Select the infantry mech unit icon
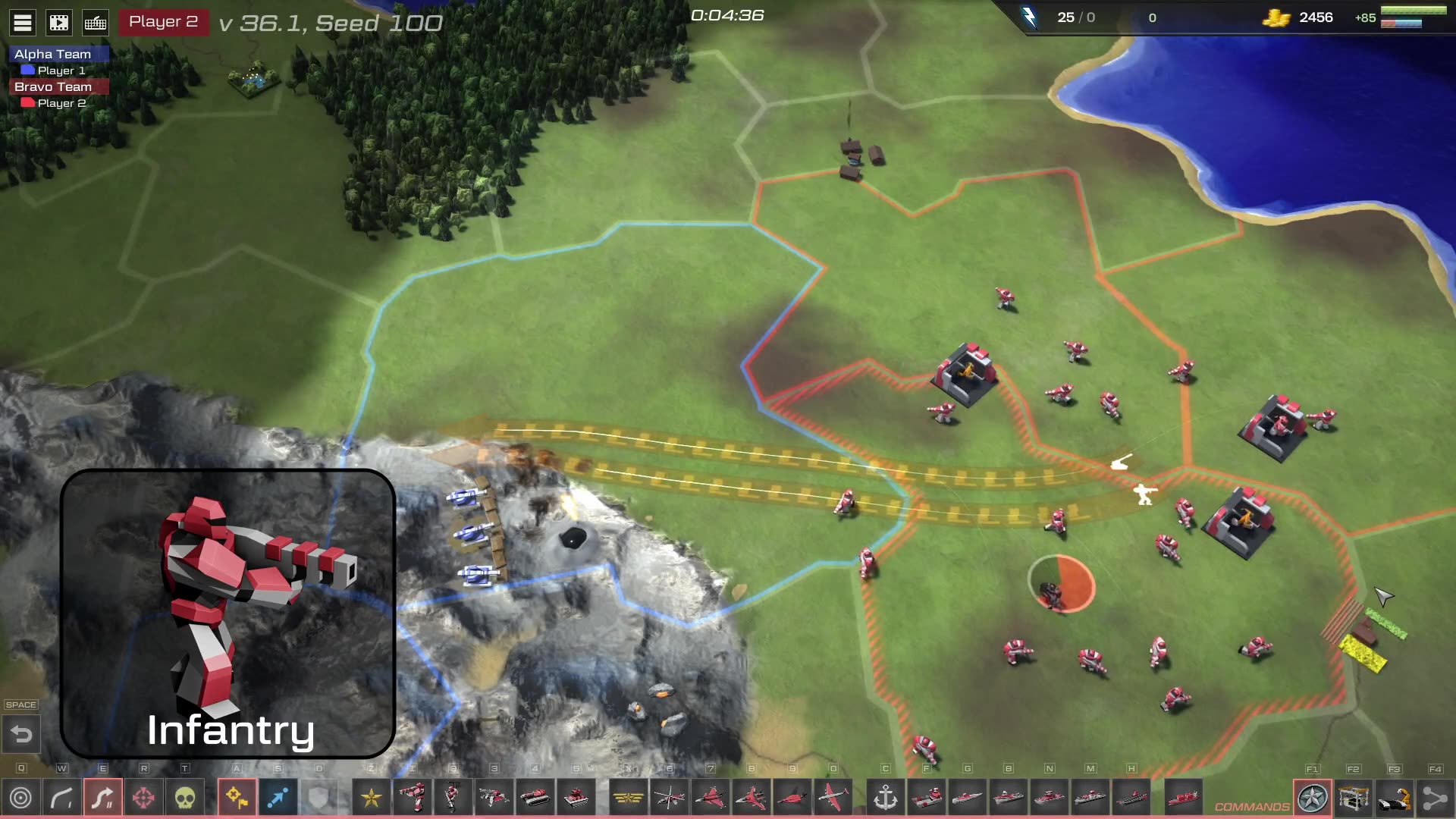Screen dimensions: 1456x819 point(413,798)
